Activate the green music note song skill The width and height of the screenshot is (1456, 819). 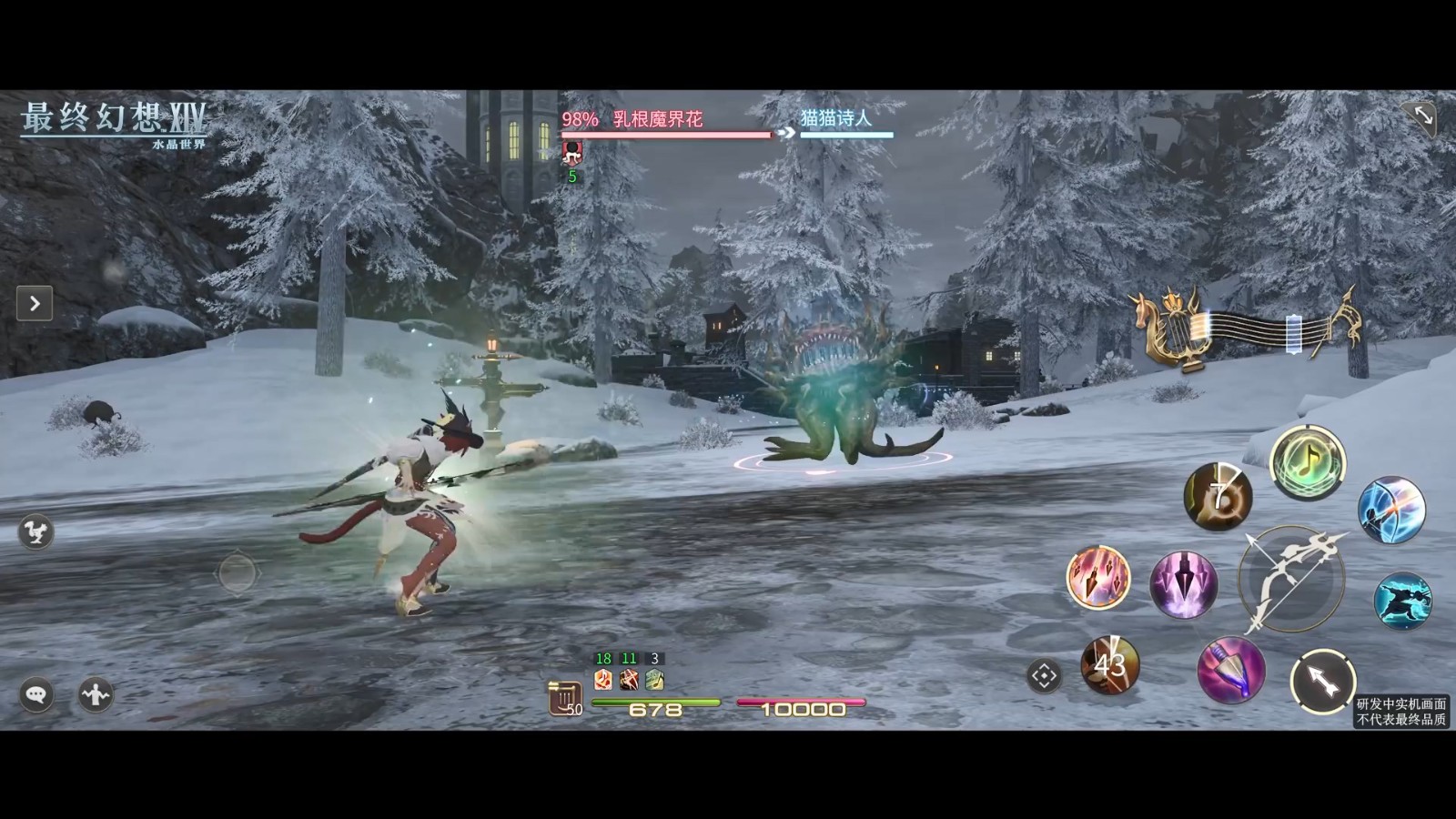pyautogui.click(x=1308, y=462)
